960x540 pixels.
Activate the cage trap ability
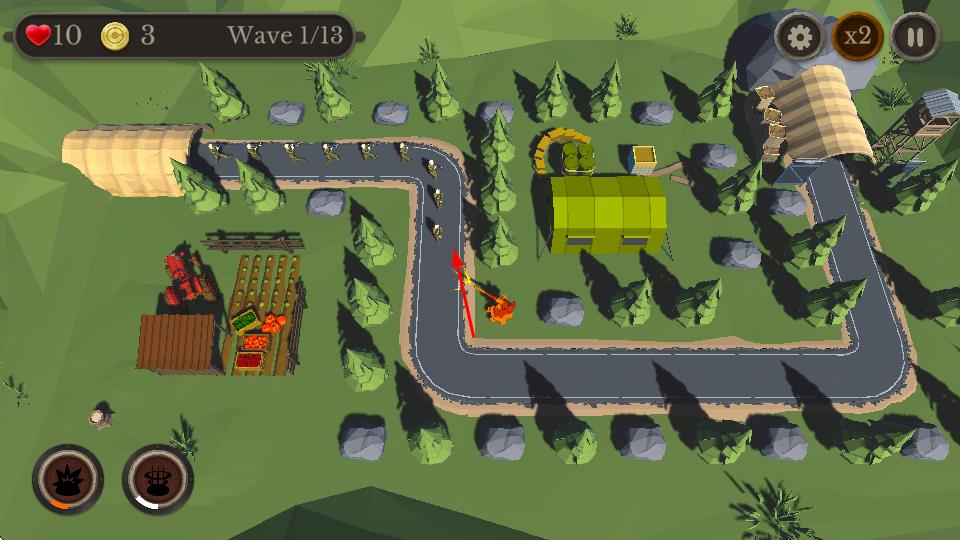coord(158,479)
